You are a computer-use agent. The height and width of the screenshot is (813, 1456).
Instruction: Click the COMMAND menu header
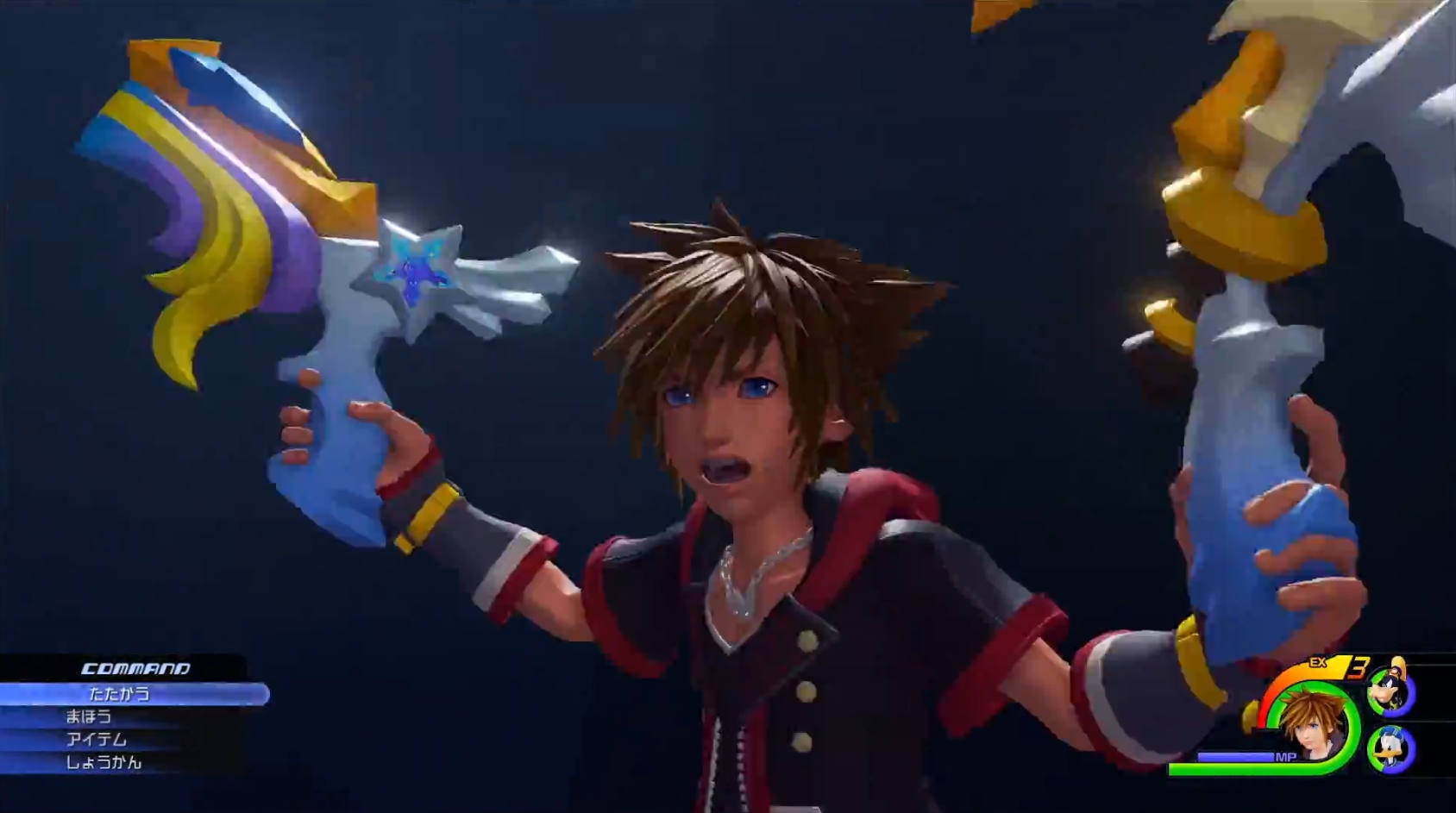click(x=135, y=669)
